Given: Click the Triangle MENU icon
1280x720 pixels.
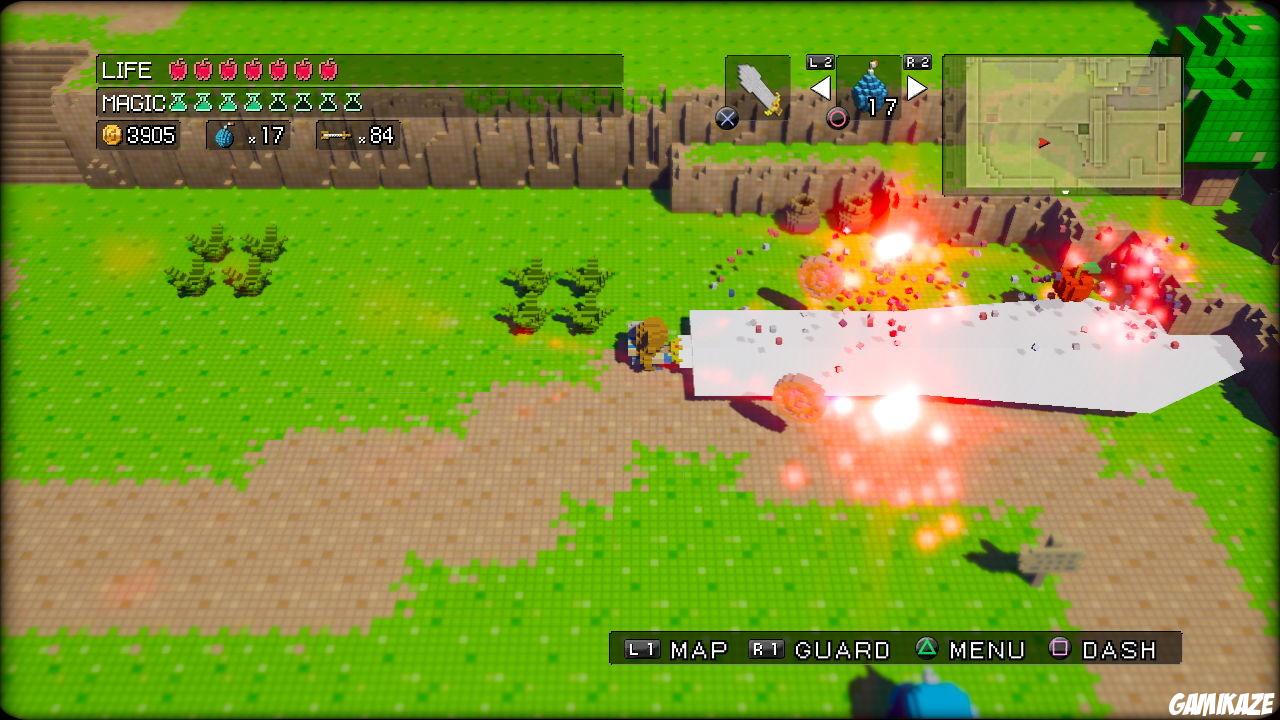Looking at the screenshot, I should click(927, 649).
